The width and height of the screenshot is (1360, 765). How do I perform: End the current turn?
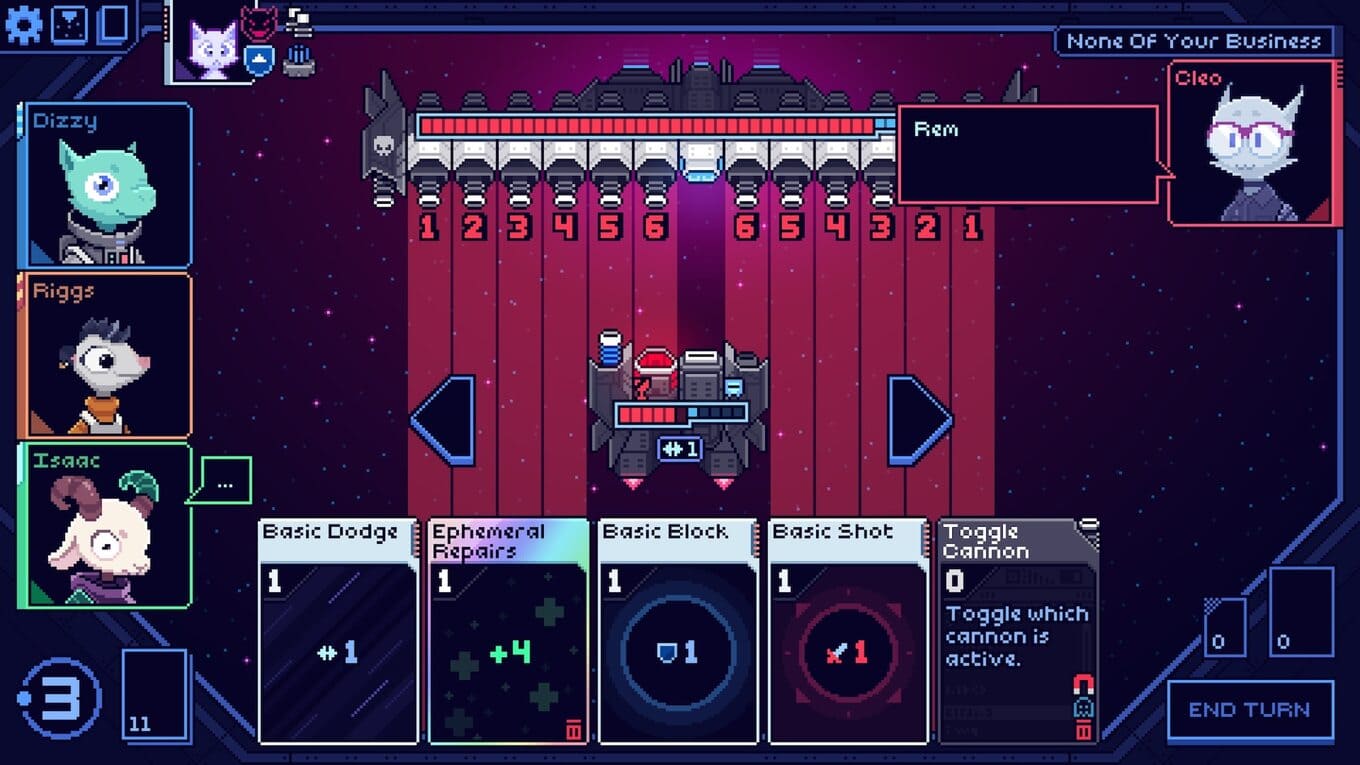(x=1250, y=710)
